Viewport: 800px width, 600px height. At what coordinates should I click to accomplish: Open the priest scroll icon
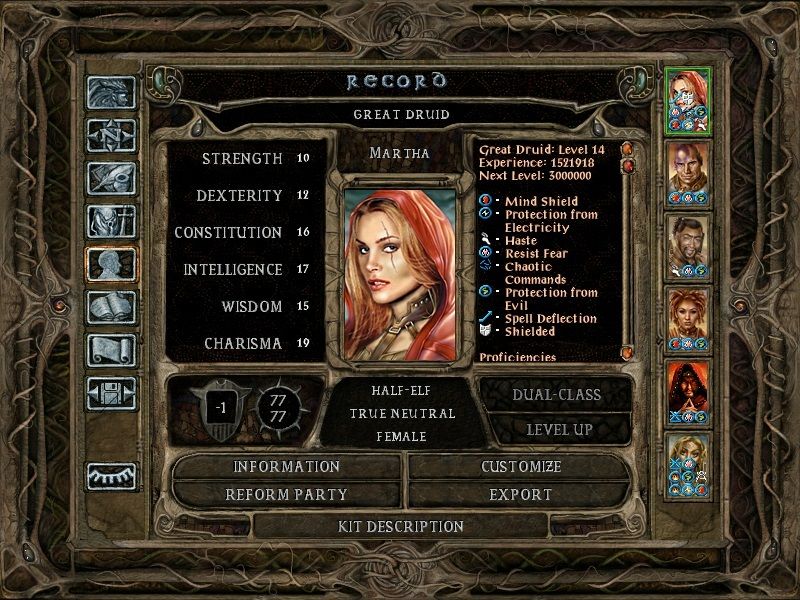pyautogui.click(x=111, y=350)
